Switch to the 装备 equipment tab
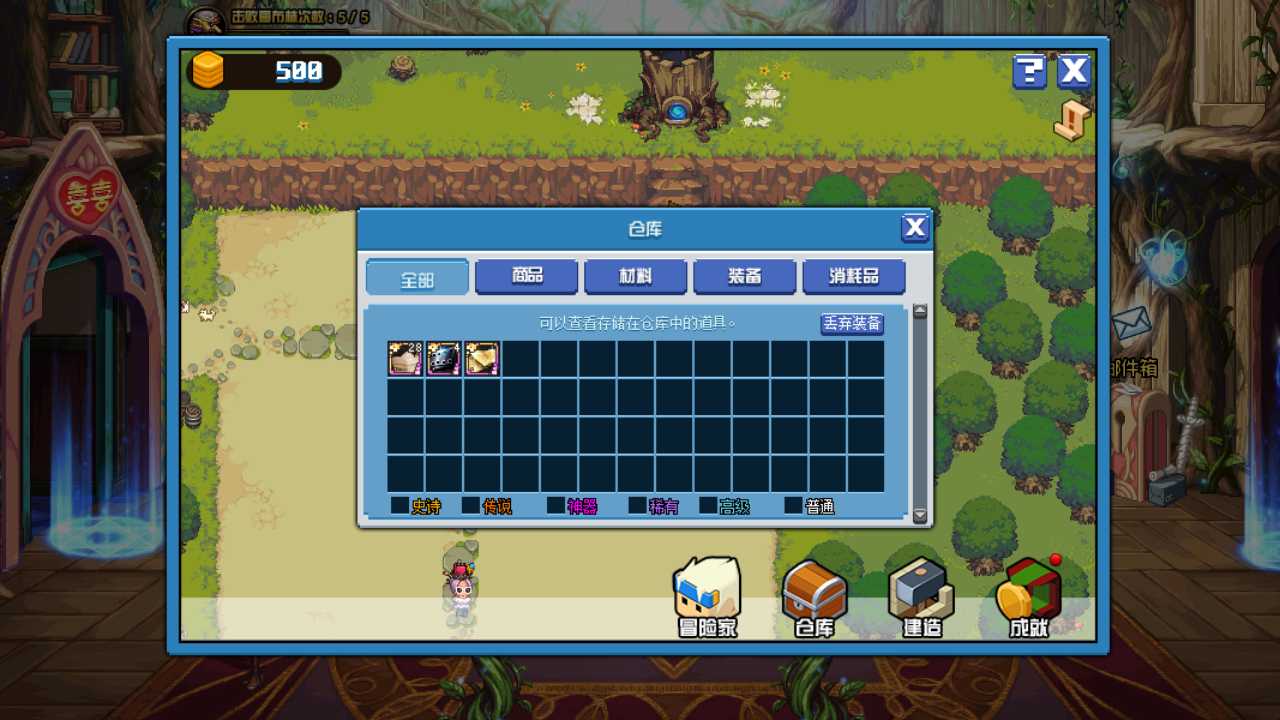This screenshot has width=1280, height=720. pyautogui.click(x=744, y=277)
